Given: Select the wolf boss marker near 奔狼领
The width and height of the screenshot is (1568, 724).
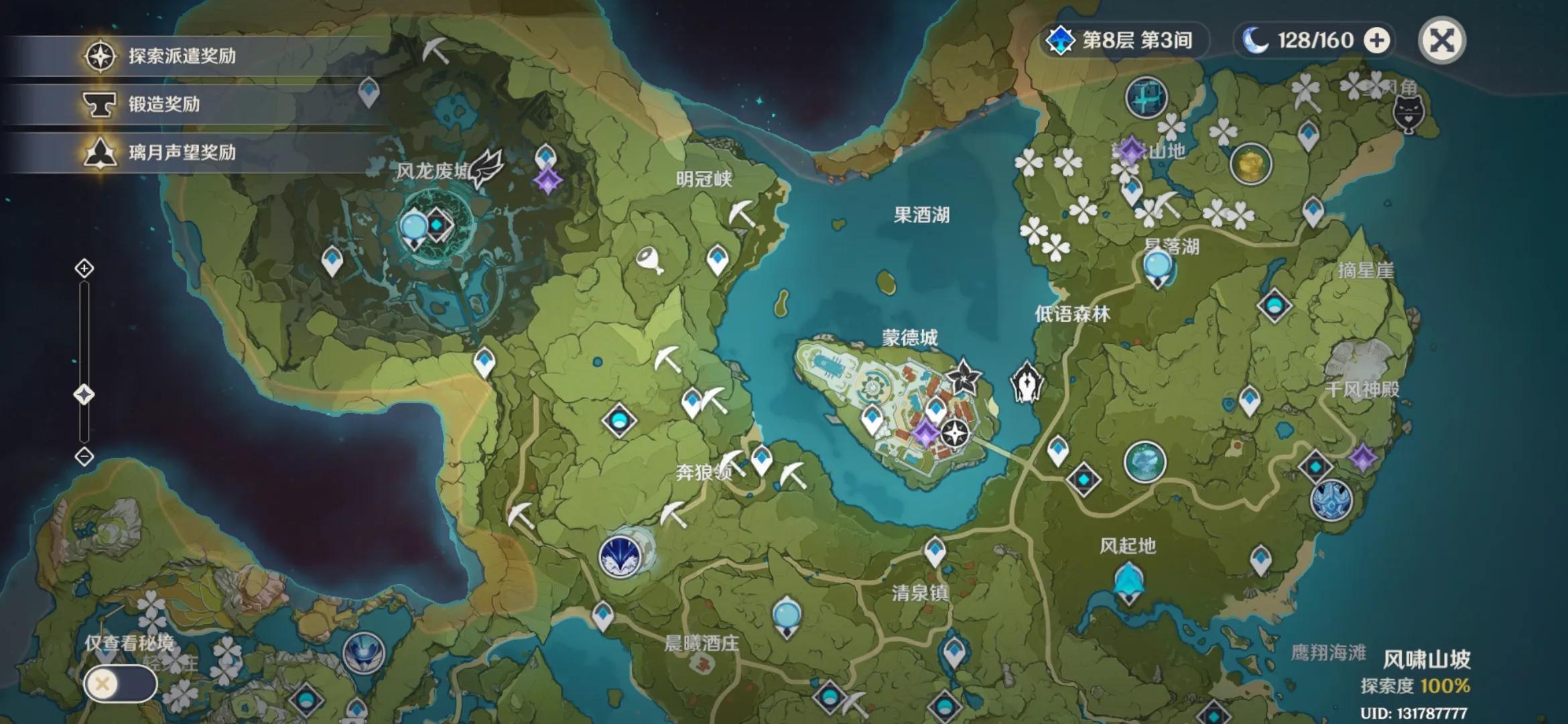Looking at the screenshot, I should point(620,554).
